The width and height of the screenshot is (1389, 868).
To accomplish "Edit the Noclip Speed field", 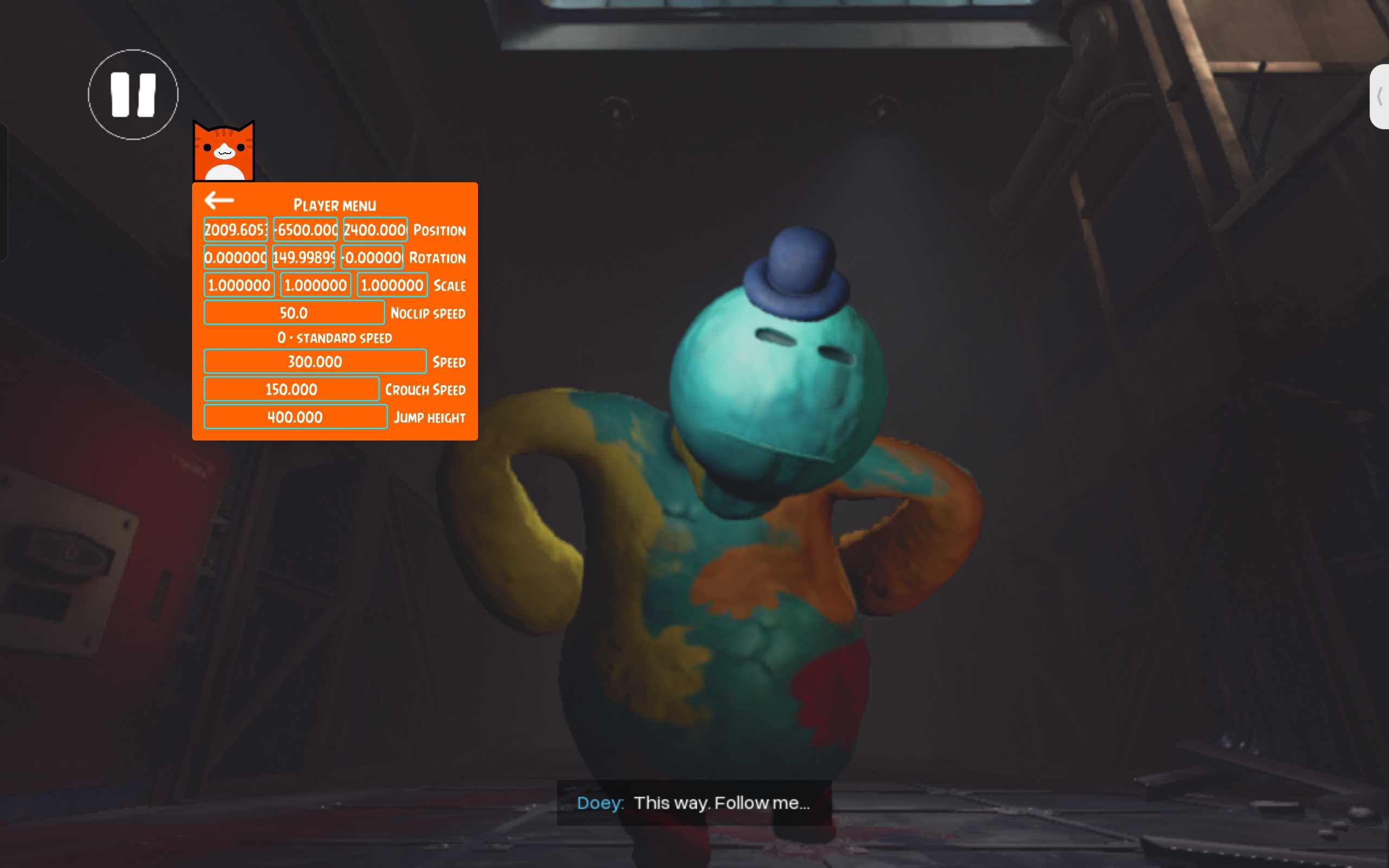I will pos(294,313).
